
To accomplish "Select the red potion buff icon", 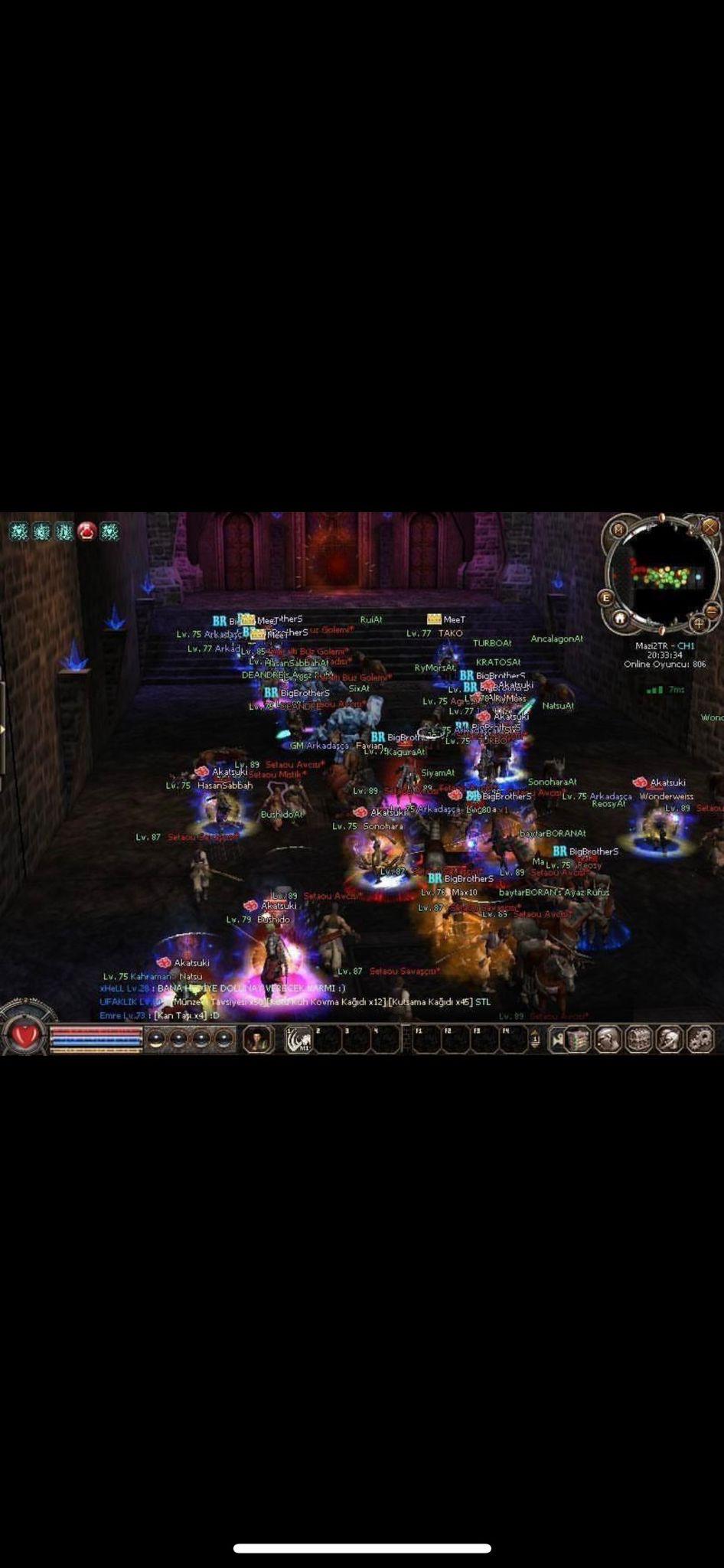I will tap(86, 531).
